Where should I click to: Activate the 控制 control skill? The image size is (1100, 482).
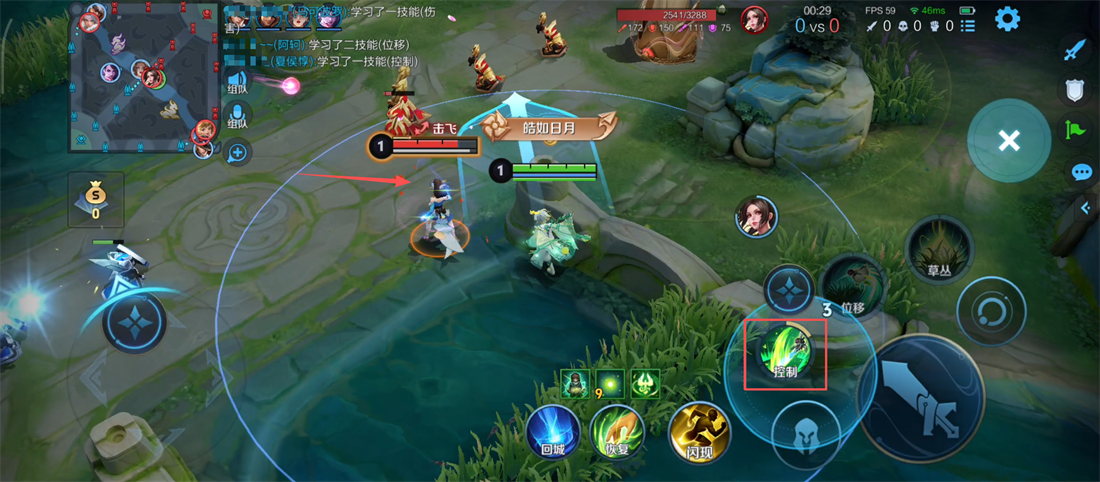point(785,352)
